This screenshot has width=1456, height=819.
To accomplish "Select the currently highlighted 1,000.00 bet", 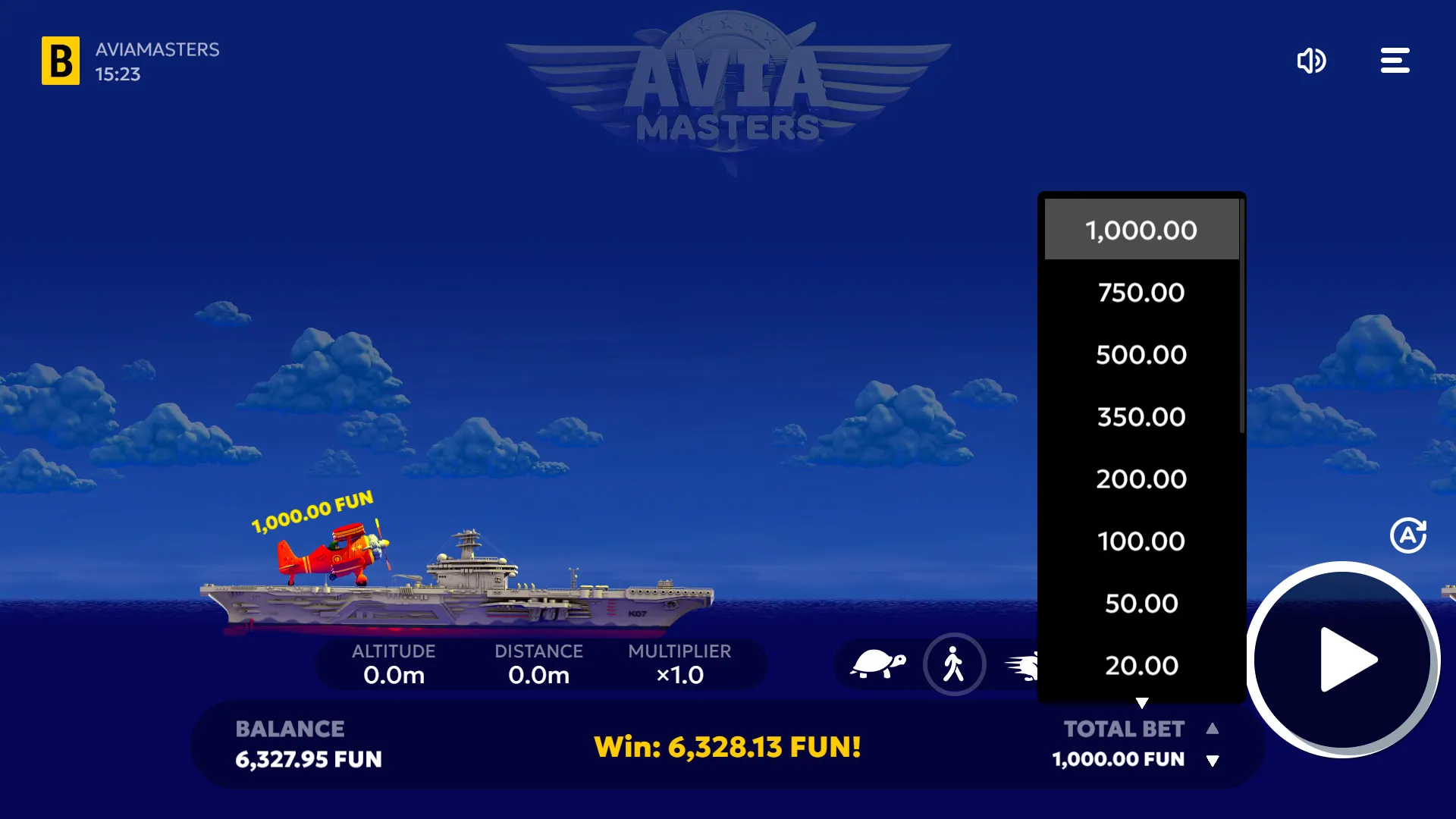I will [x=1141, y=229].
